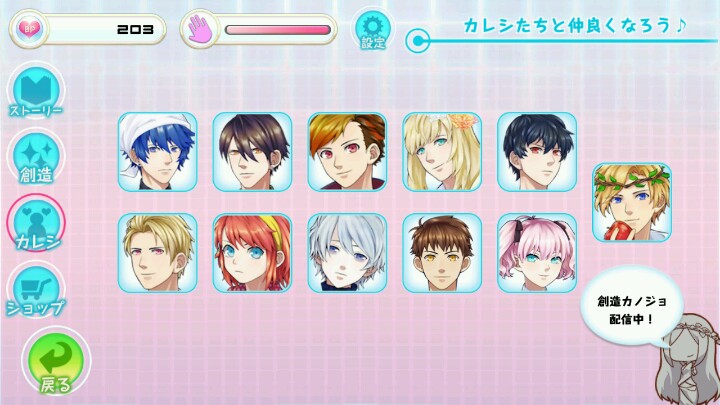The height and width of the screenshot is (405, 720).
Task: Open the 設定 settings gear
Action: click(373, 29)
